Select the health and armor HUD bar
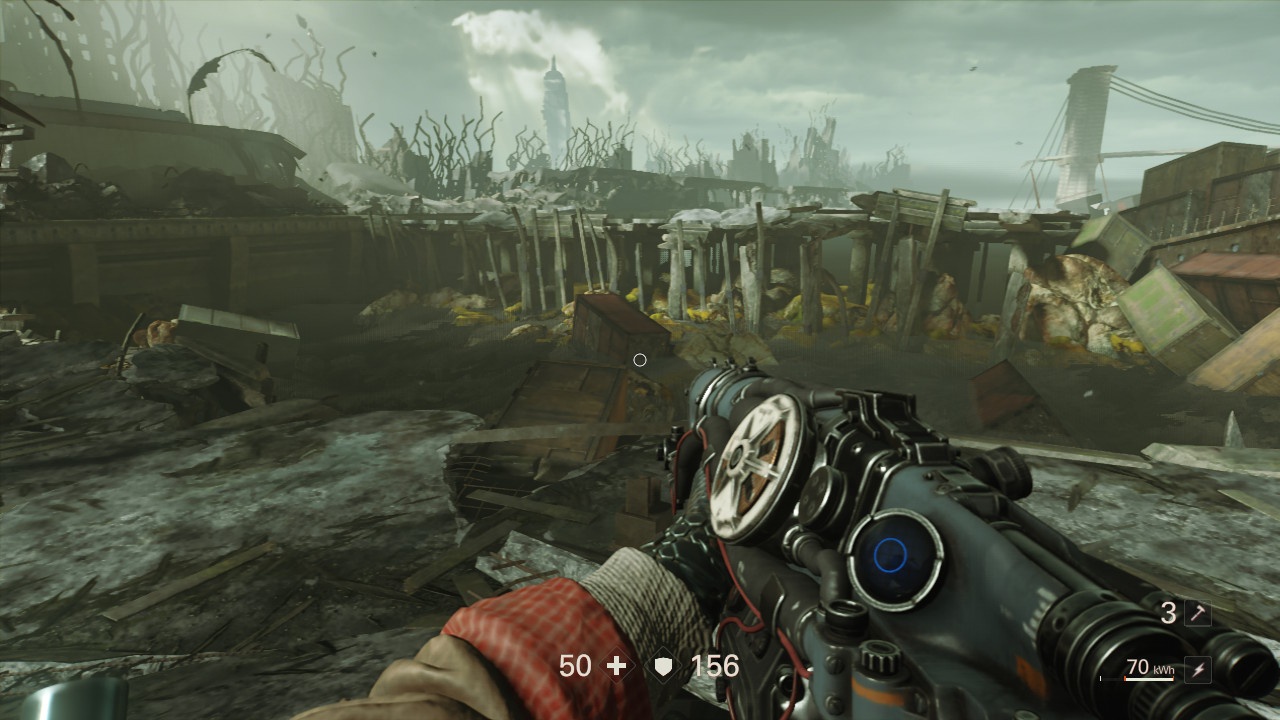Image resolution: width=1280 pixels, height=720 pixels. tap(645, 665)
